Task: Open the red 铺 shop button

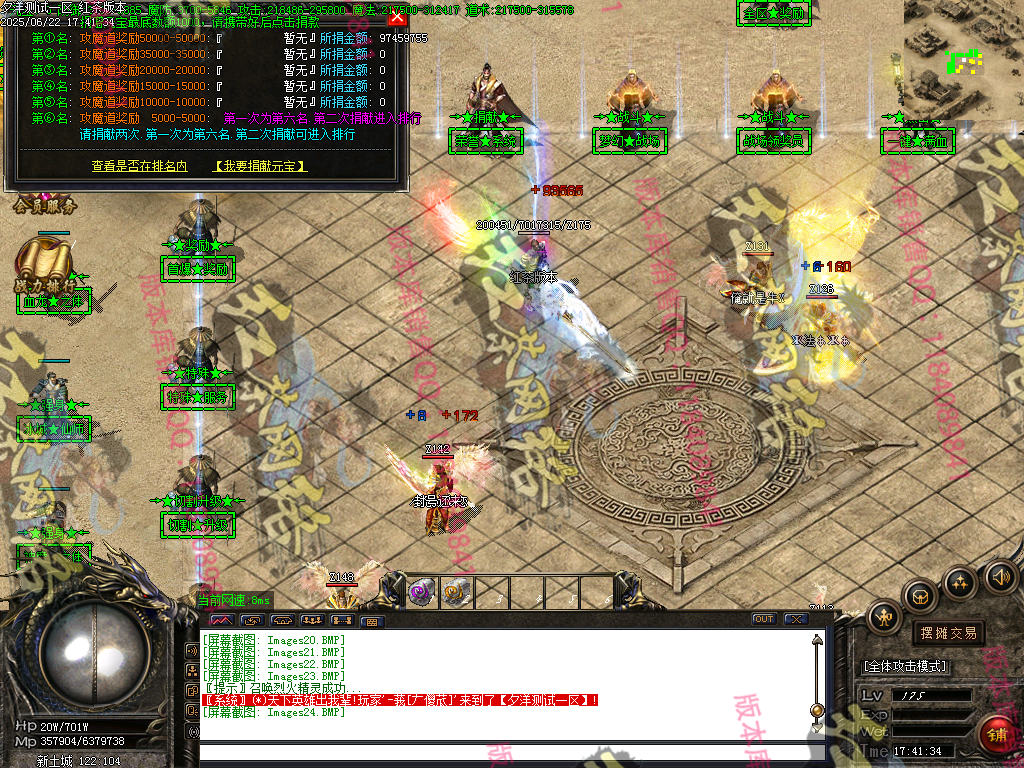Action: click(997, 737)
